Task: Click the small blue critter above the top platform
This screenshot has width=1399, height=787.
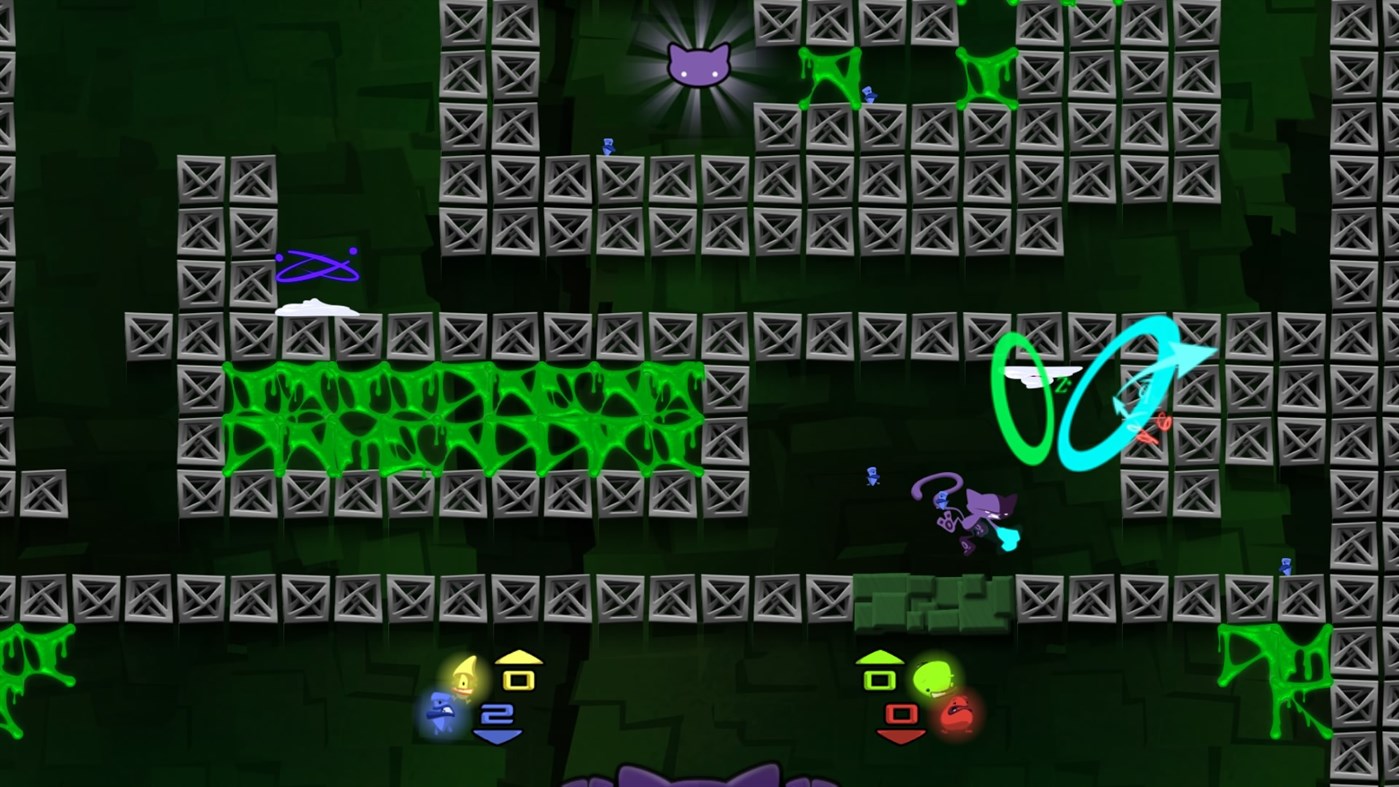Action: [607, 145]
